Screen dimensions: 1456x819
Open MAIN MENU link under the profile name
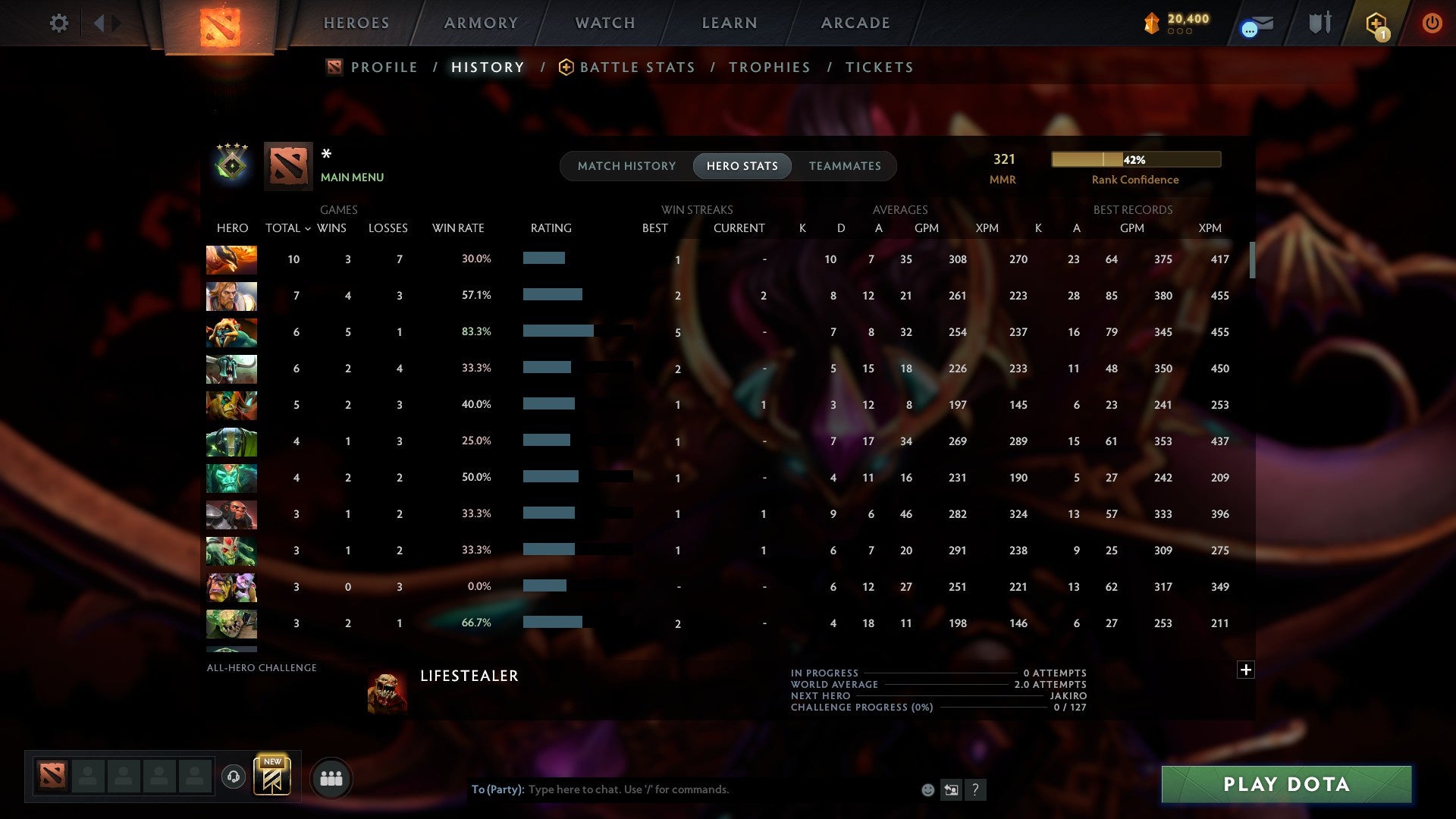click(352, 177)
